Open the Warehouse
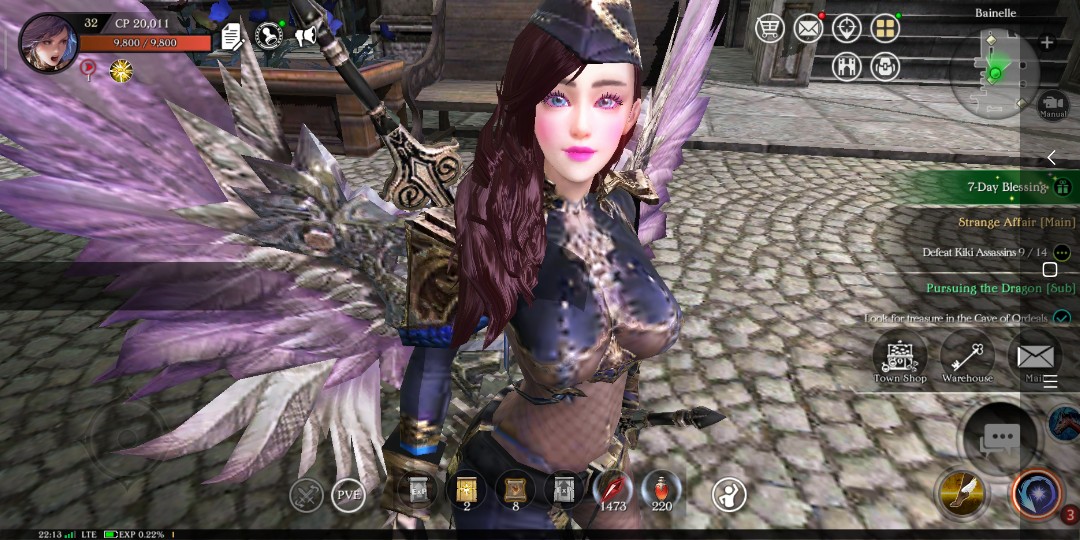The height and width of the screenshot is (540, 1080). tap(967, 358)
